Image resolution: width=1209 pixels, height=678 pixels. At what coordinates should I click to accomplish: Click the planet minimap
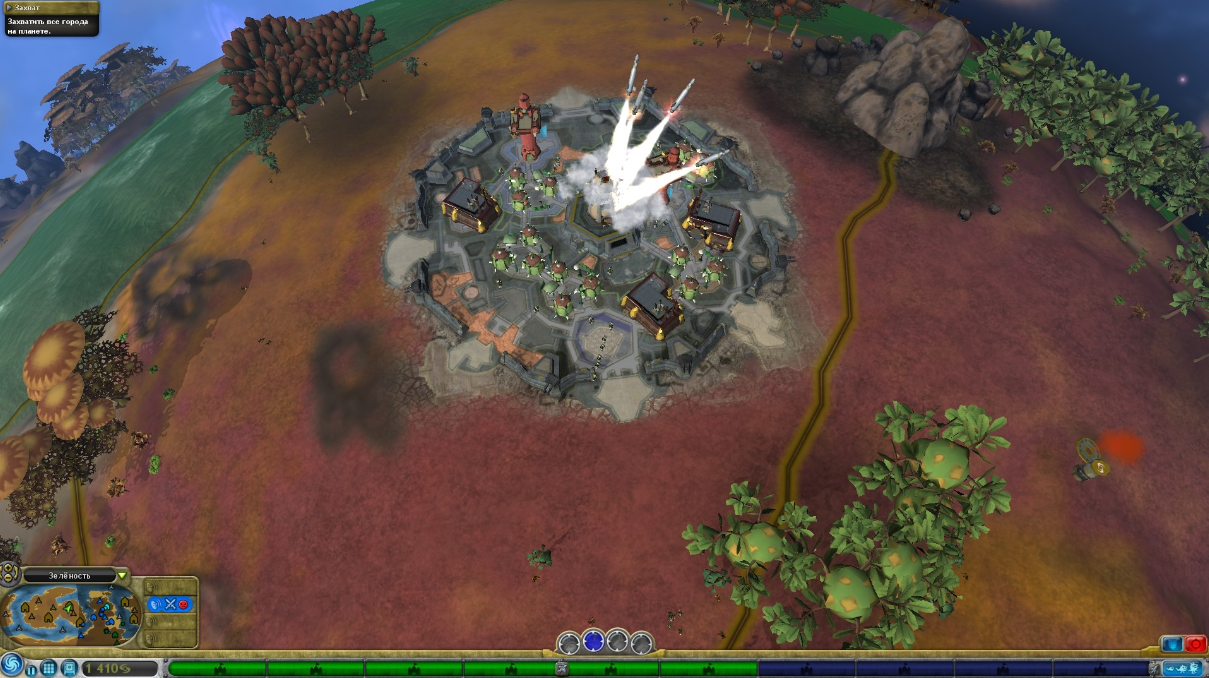point(70,614)
